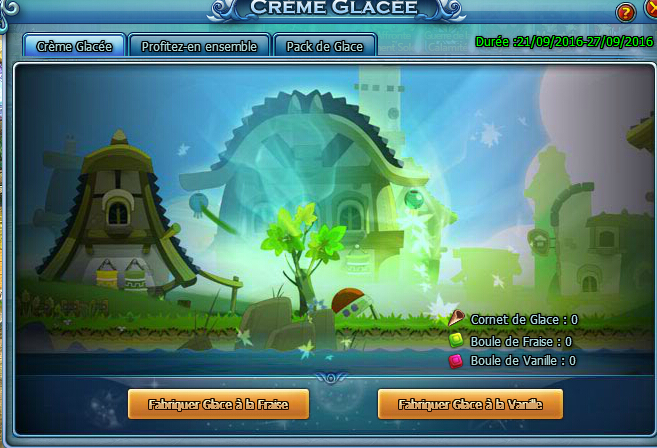Image resolution: width=657 pixels, height=448 pixels.
Task: Switch to the Crème Glacée tab
Action: [x=74, y=46]
